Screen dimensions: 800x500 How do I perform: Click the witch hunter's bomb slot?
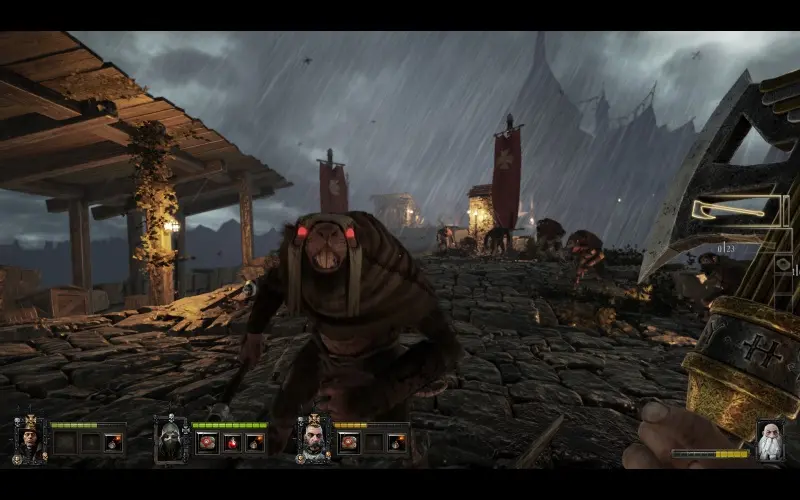pos(113,442)
